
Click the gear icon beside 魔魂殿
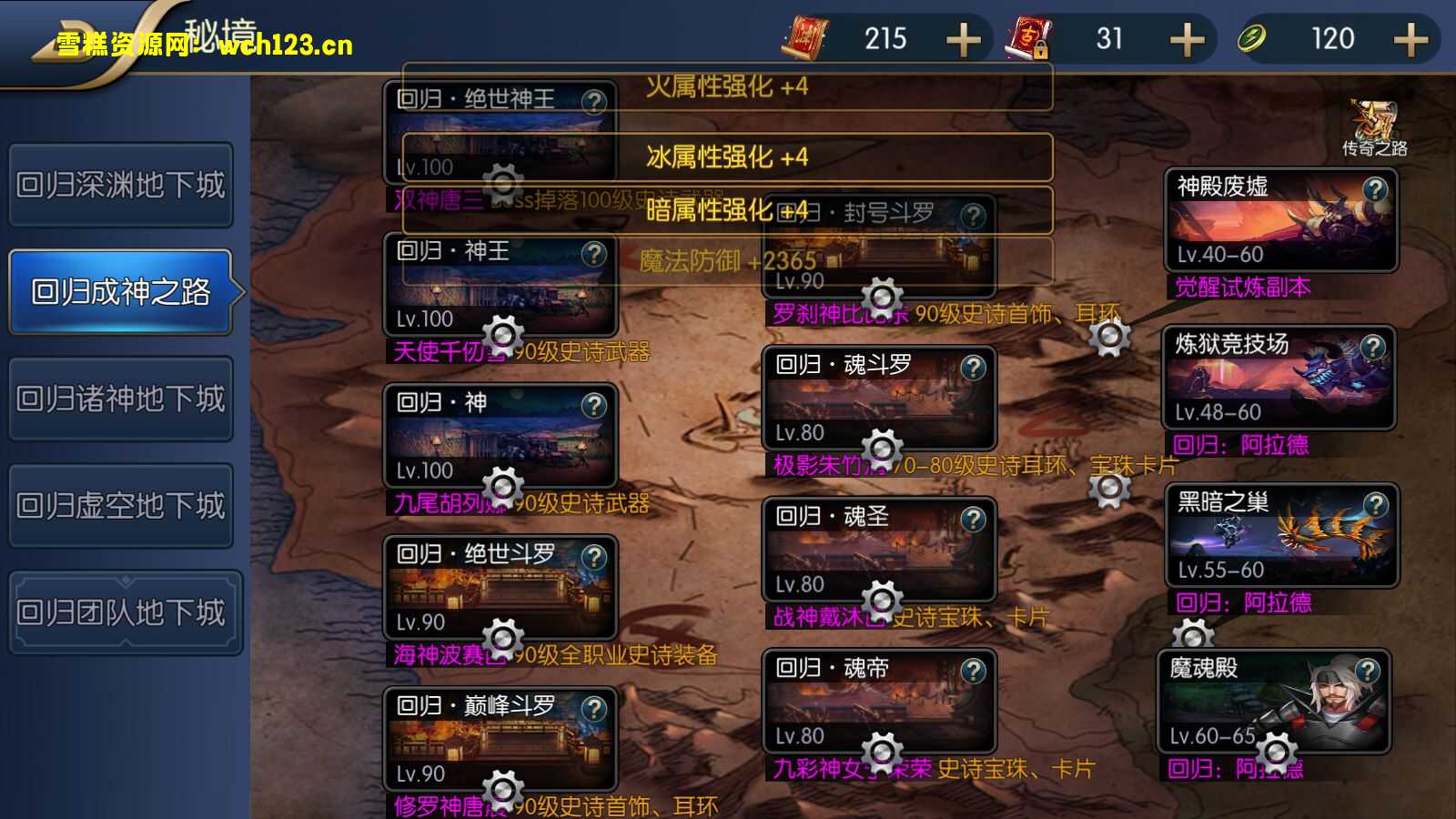tap(1274, 751)
